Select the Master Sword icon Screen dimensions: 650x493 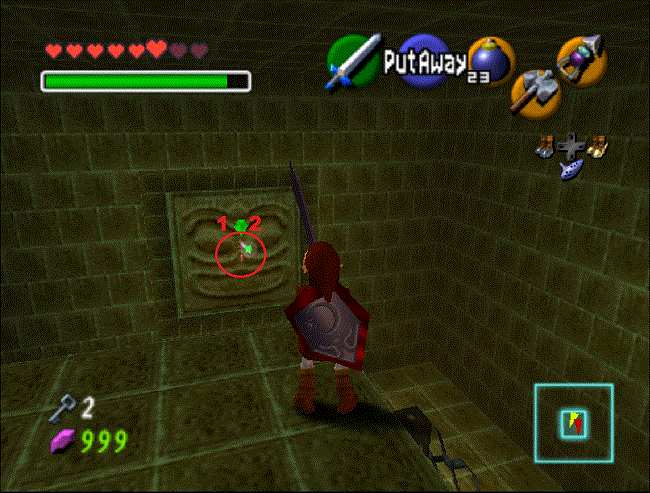pyautogui.click(x=352, y=61)
